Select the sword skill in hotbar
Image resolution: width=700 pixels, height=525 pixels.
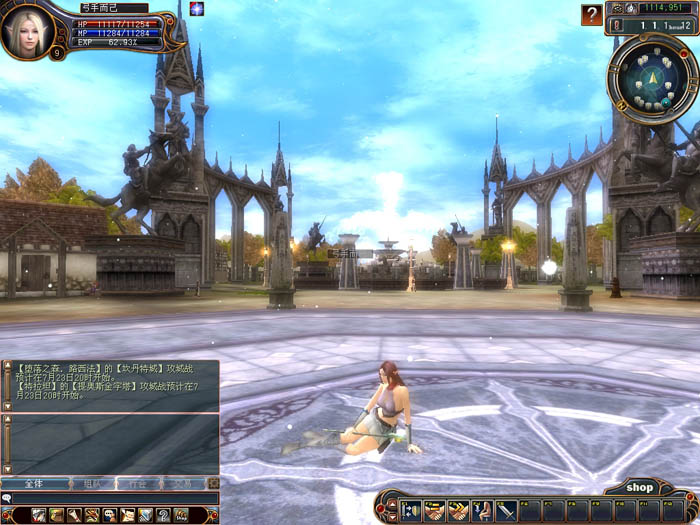pos(506,510)
